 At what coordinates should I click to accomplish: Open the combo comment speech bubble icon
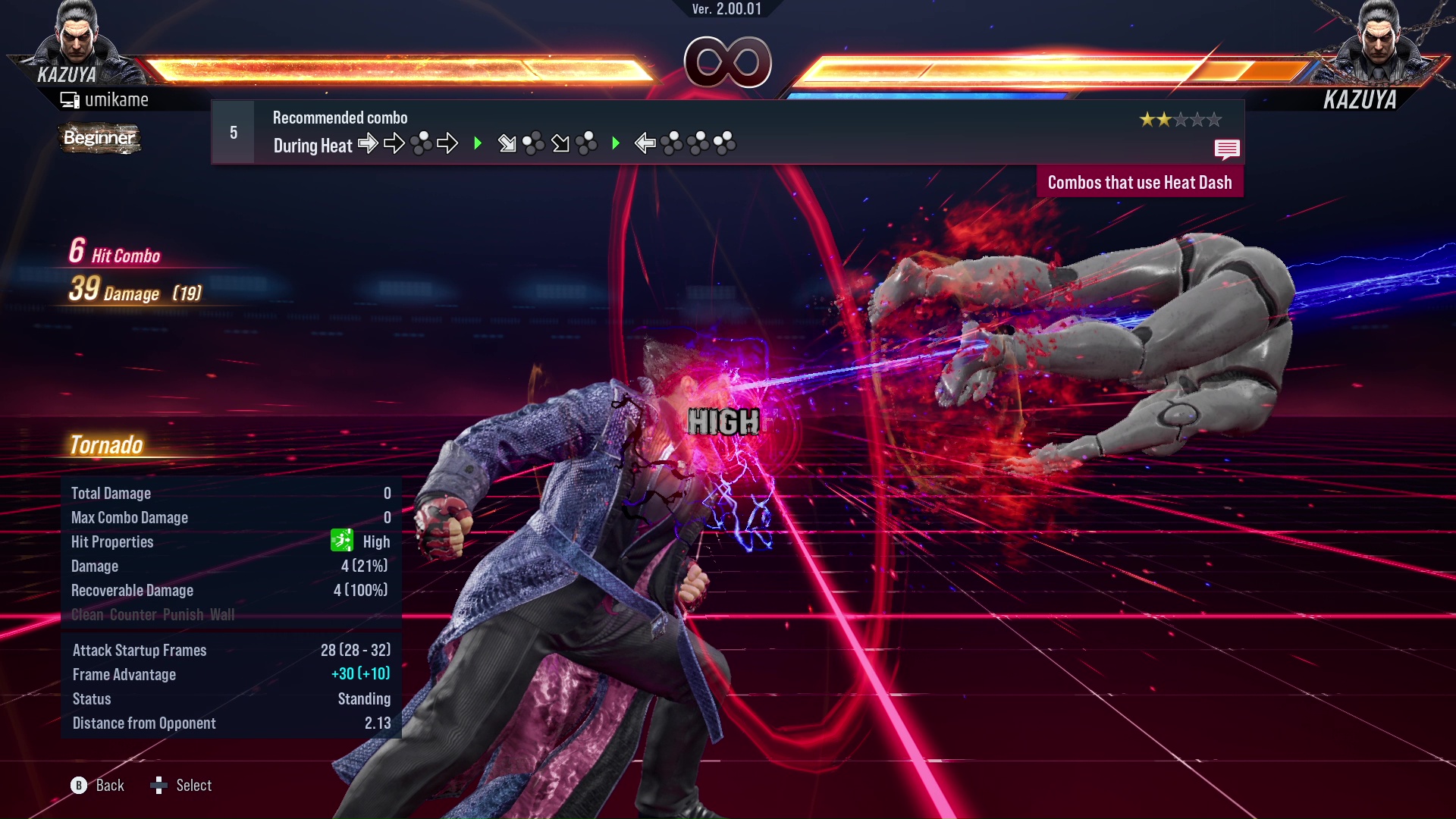point(1226,149)
